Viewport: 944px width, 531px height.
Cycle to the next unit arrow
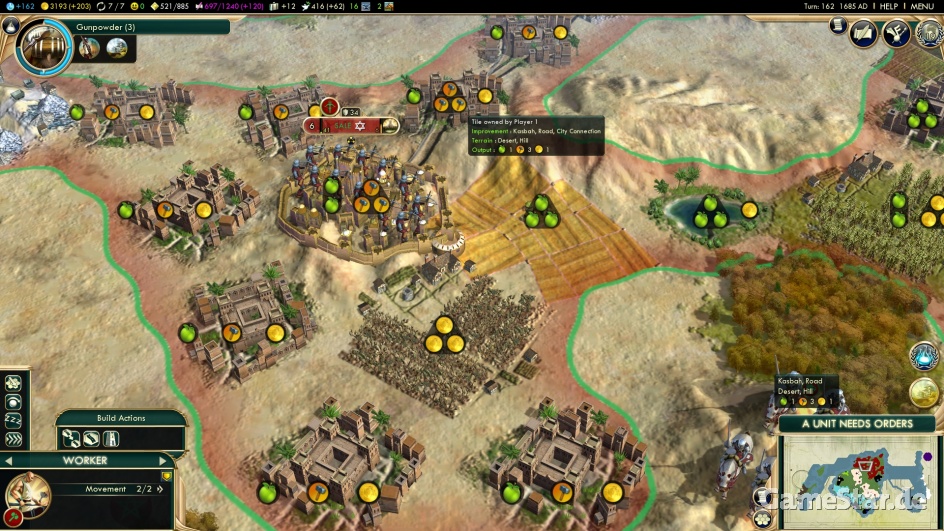click(162, 461)
